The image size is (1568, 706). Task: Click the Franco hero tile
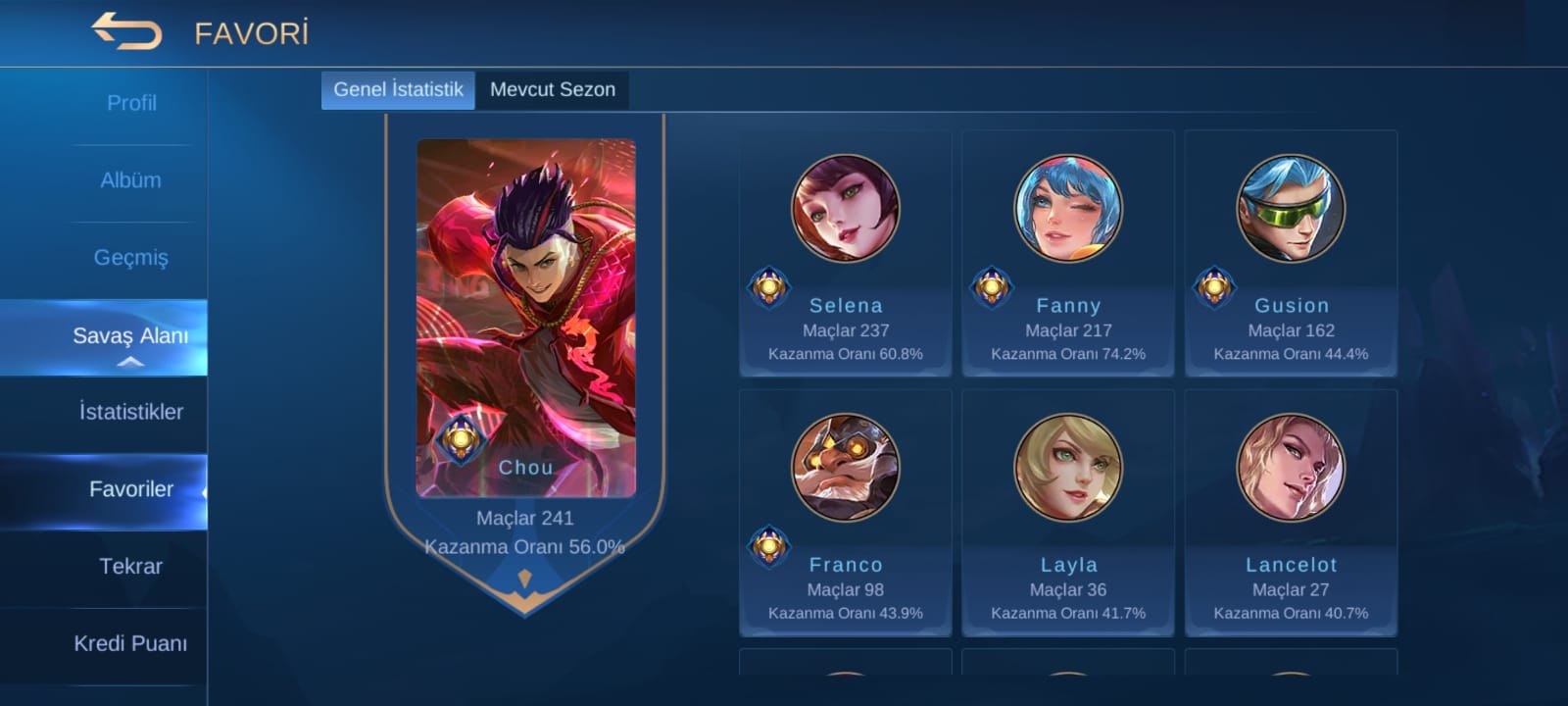pos(845,514)
